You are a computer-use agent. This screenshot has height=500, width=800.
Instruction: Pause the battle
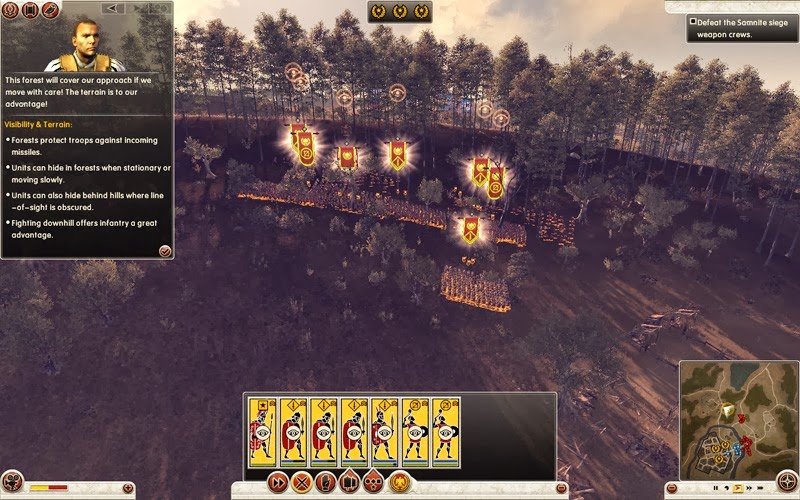tap(716, 487)
